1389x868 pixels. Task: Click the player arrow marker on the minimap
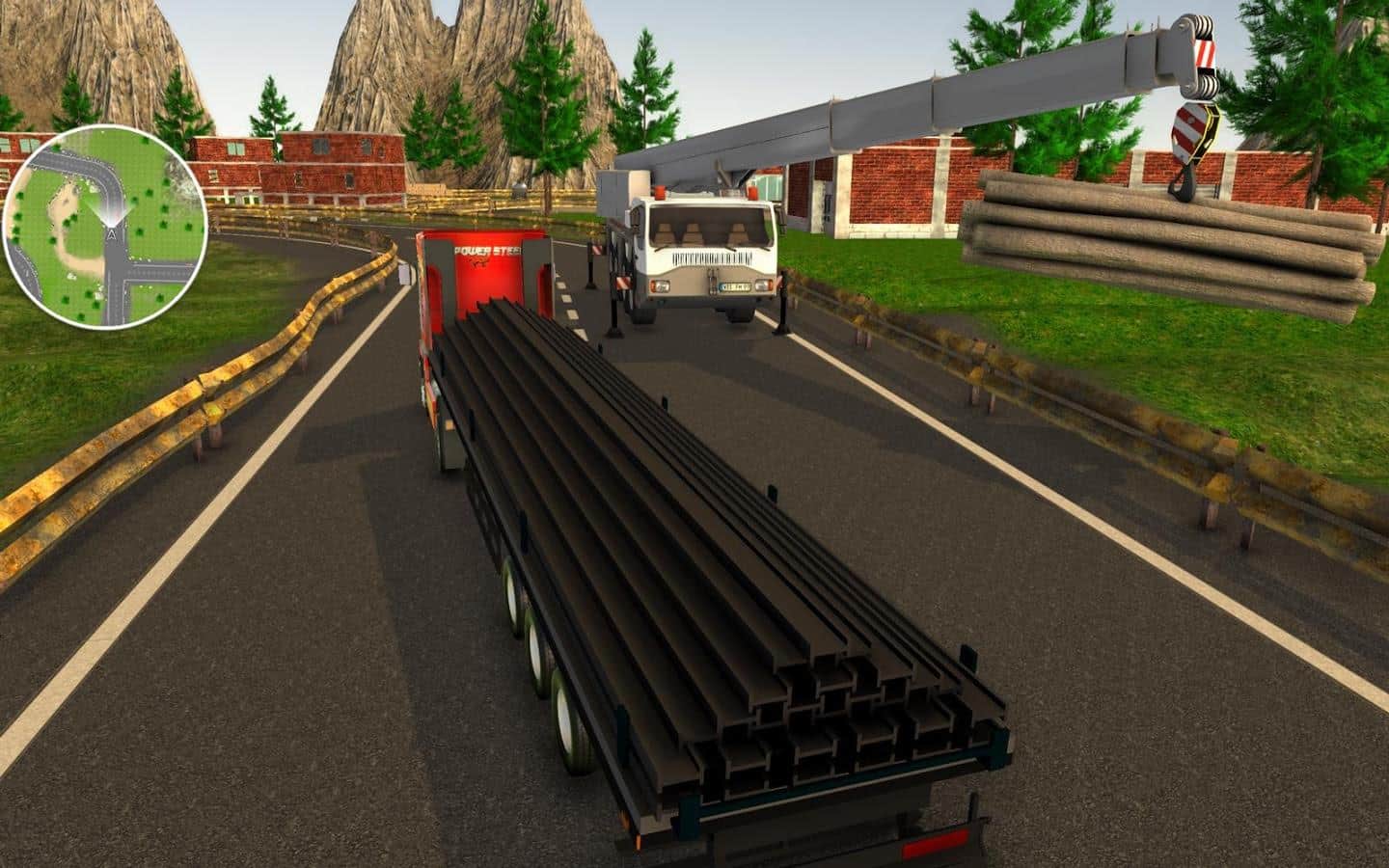[x=111, y=233]
